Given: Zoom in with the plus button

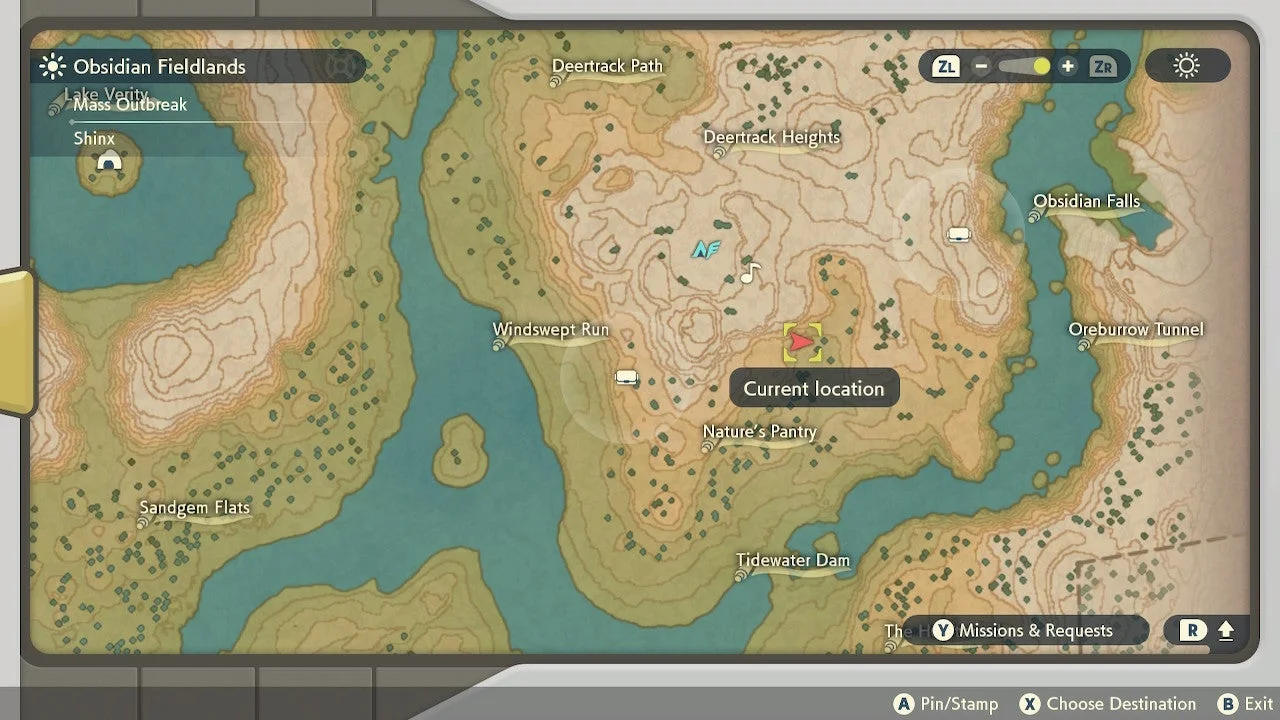Looking at the screenshot, I should tap(1068, 67).
